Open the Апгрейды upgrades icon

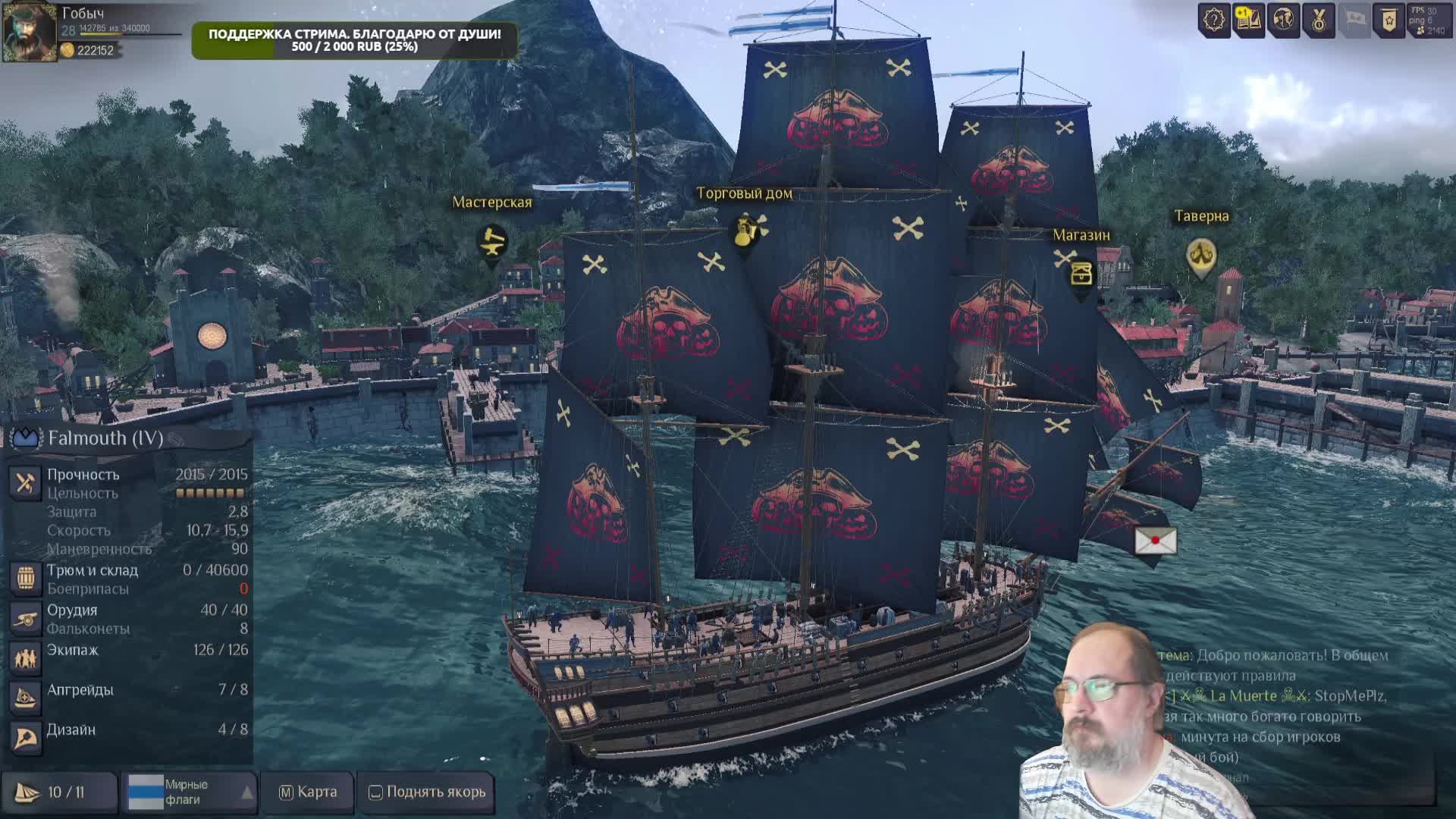pos(25,698)
